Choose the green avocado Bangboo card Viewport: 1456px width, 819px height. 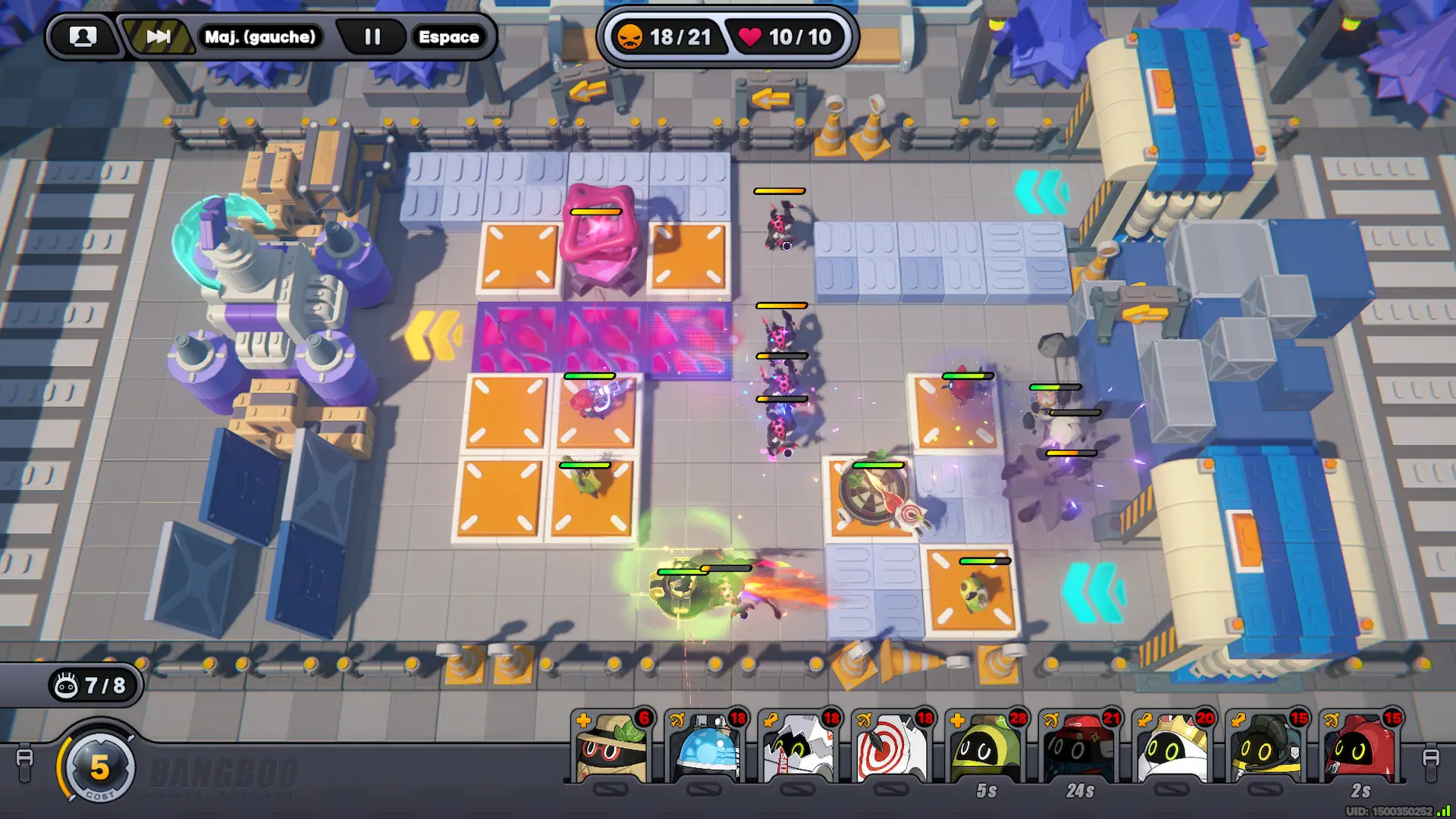[985, 748]
